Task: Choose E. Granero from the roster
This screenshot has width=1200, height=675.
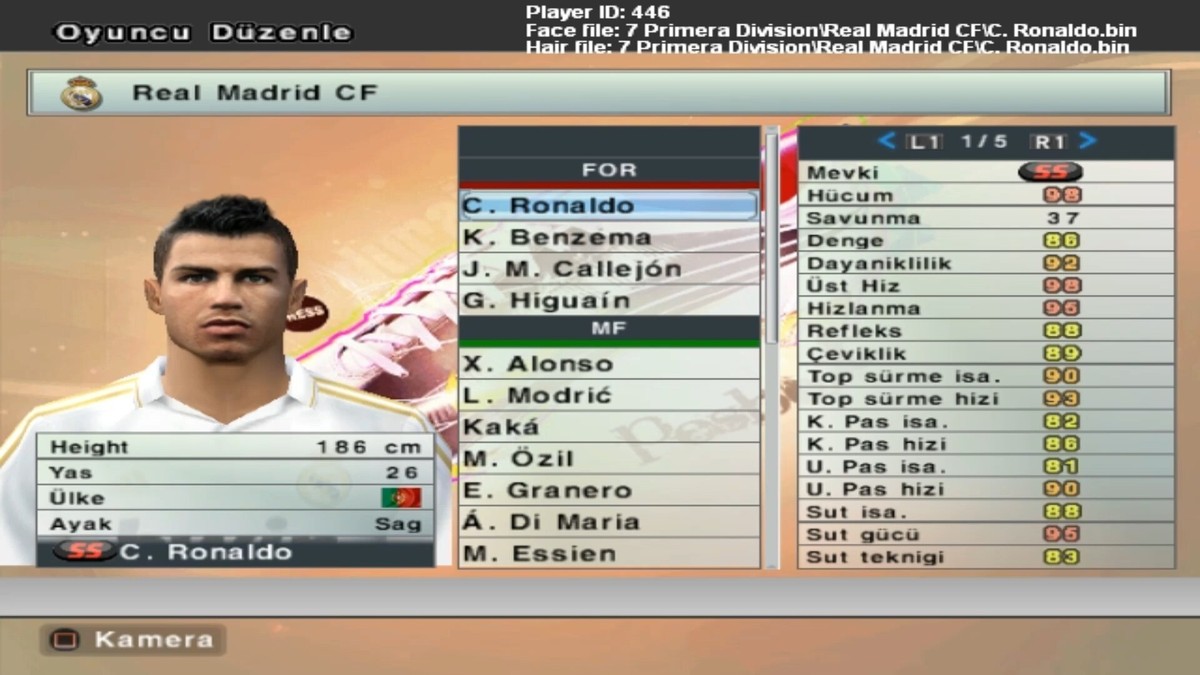Action: [x=608, y=491]
